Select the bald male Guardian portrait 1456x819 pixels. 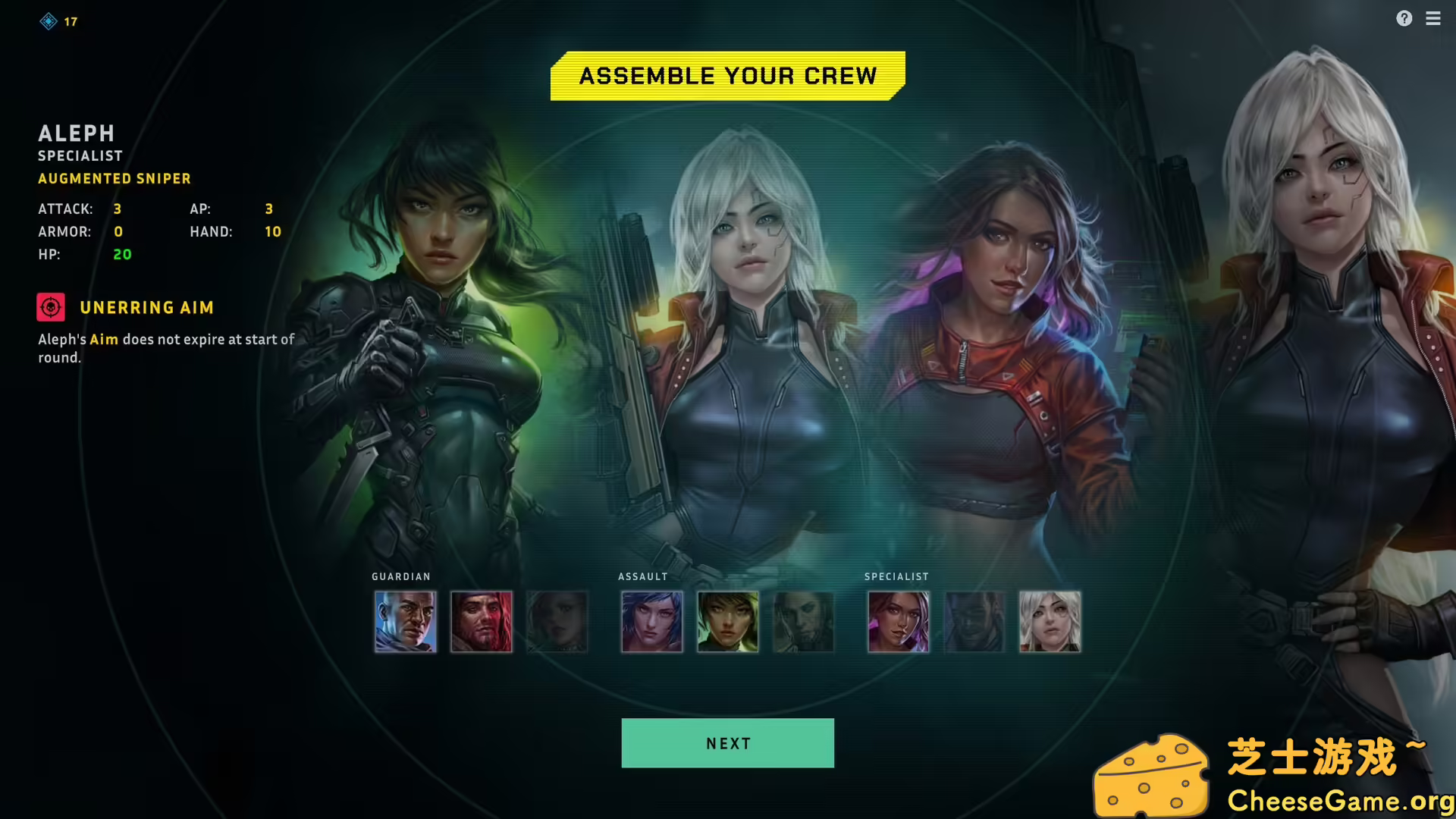[x=404, y=622]
